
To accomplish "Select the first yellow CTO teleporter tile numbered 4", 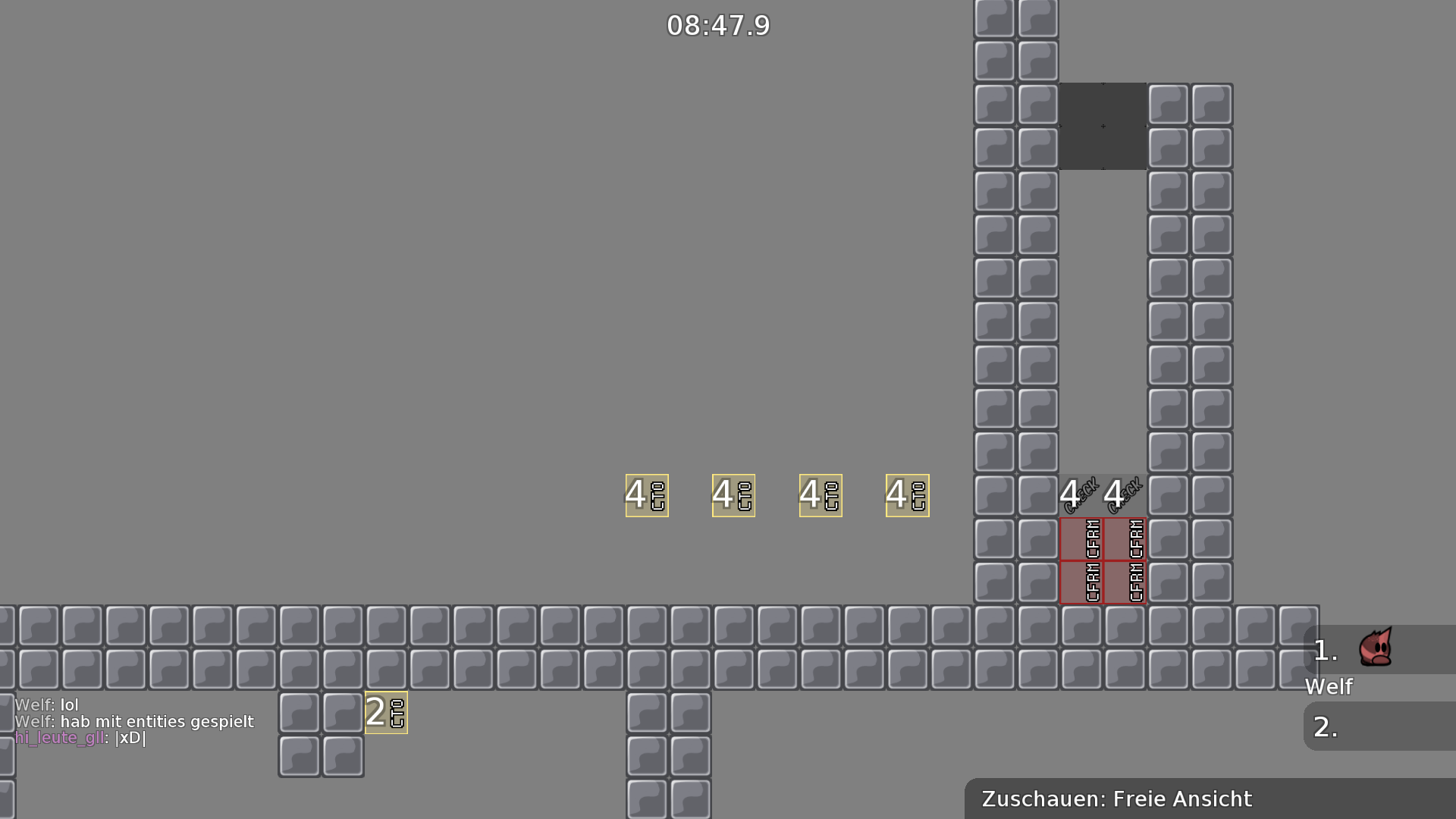I will (x=646, y=495).
